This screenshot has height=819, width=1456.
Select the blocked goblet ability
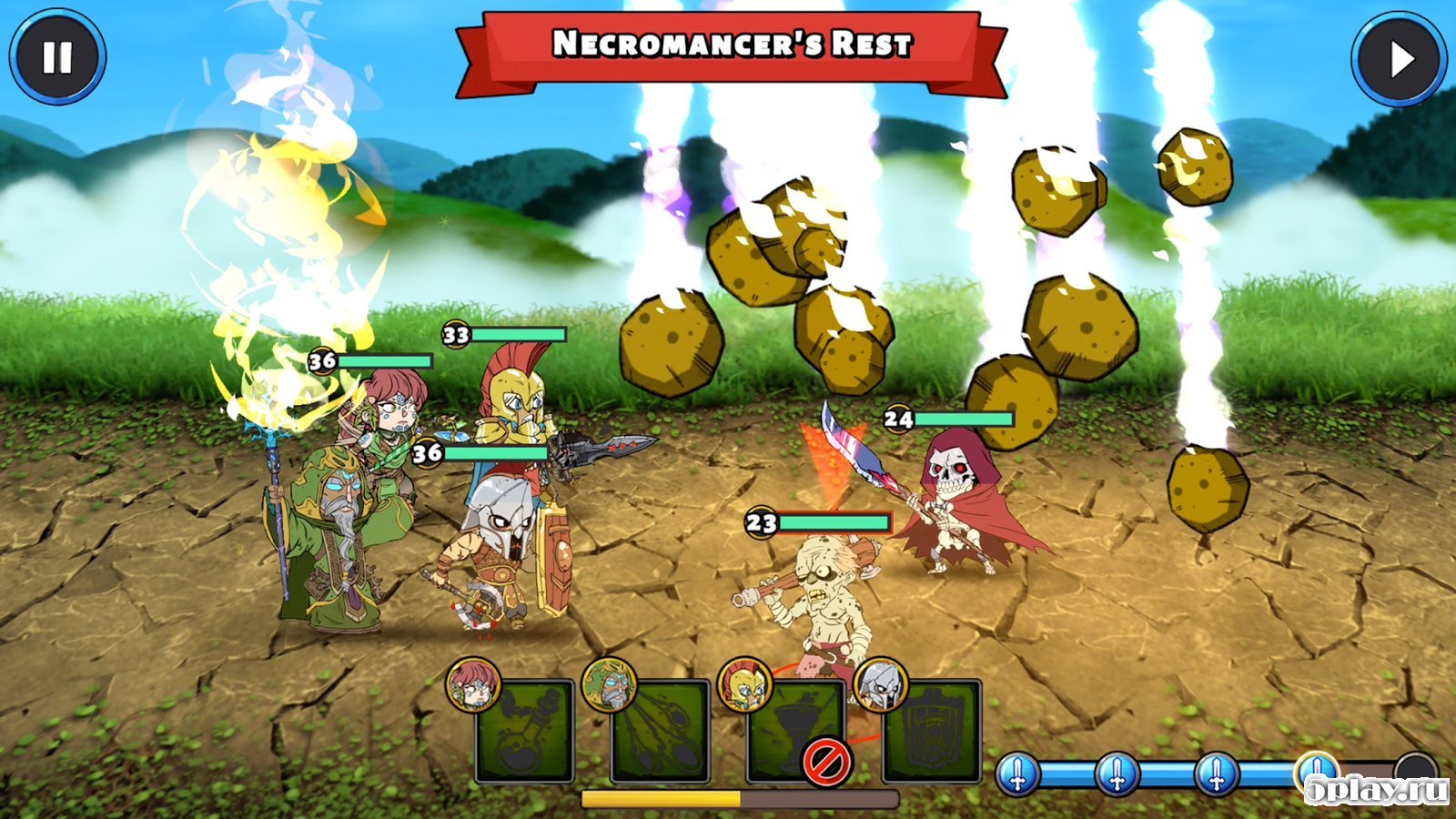point(796,732)
